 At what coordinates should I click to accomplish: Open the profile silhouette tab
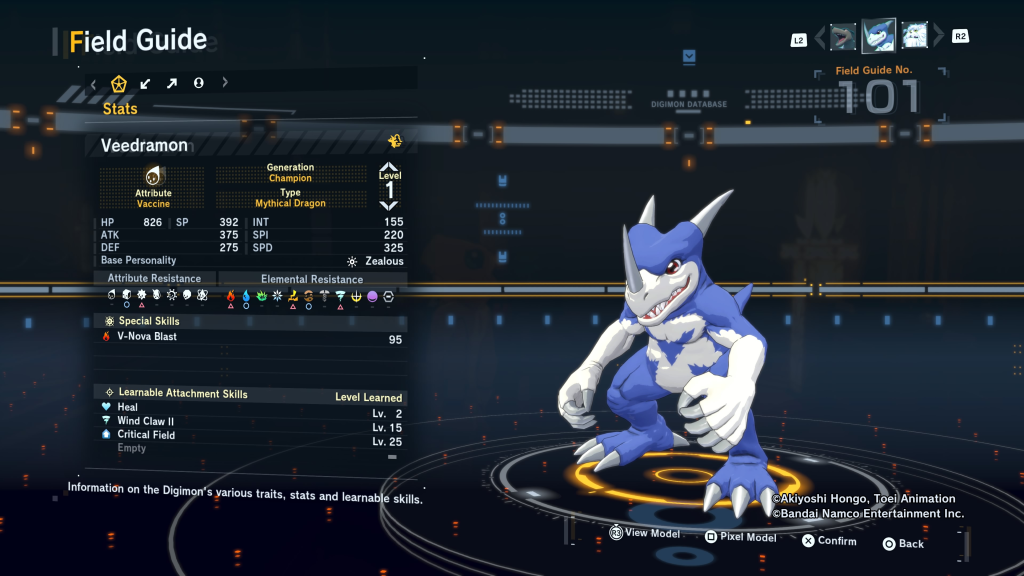(x=198, y=83)
